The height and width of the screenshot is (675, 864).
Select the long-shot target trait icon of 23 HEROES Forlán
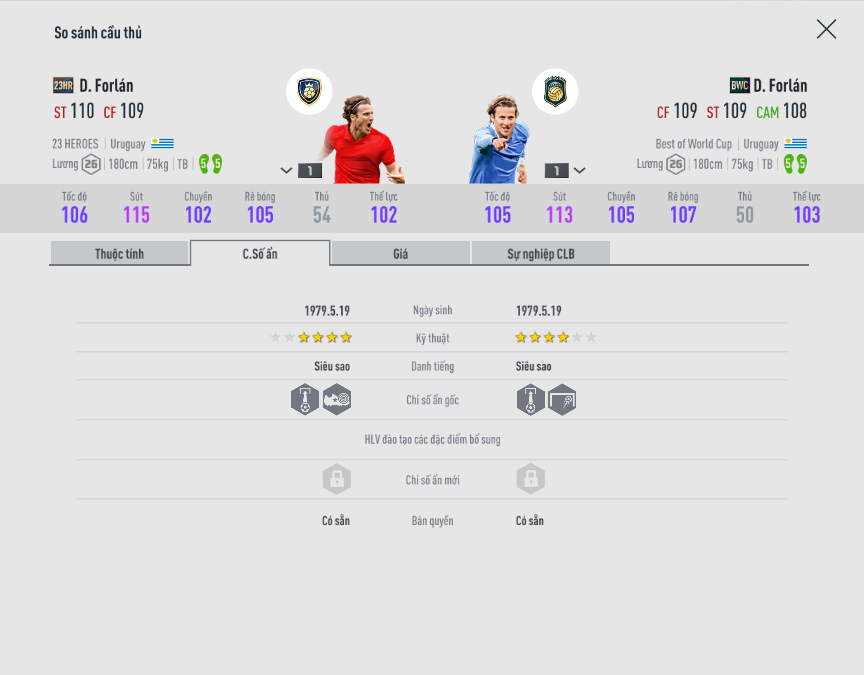click(x=337, y=400)
